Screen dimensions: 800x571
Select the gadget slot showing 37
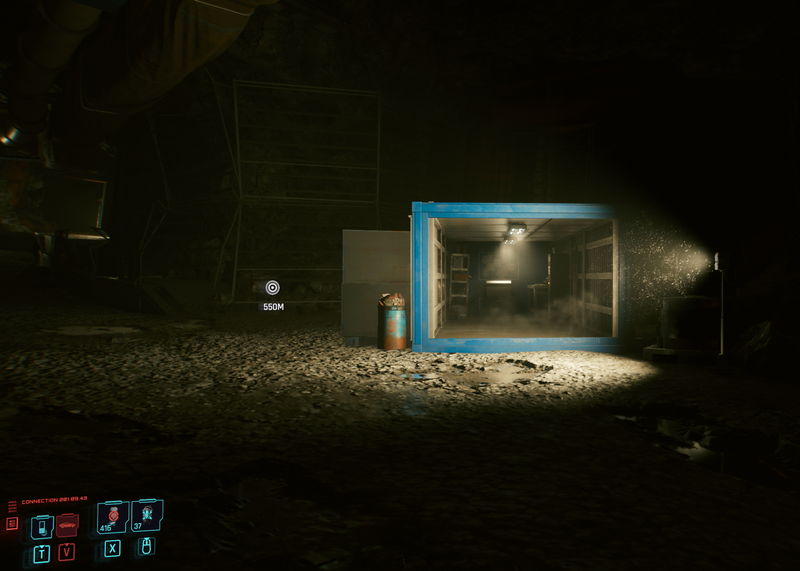point(146,515)
